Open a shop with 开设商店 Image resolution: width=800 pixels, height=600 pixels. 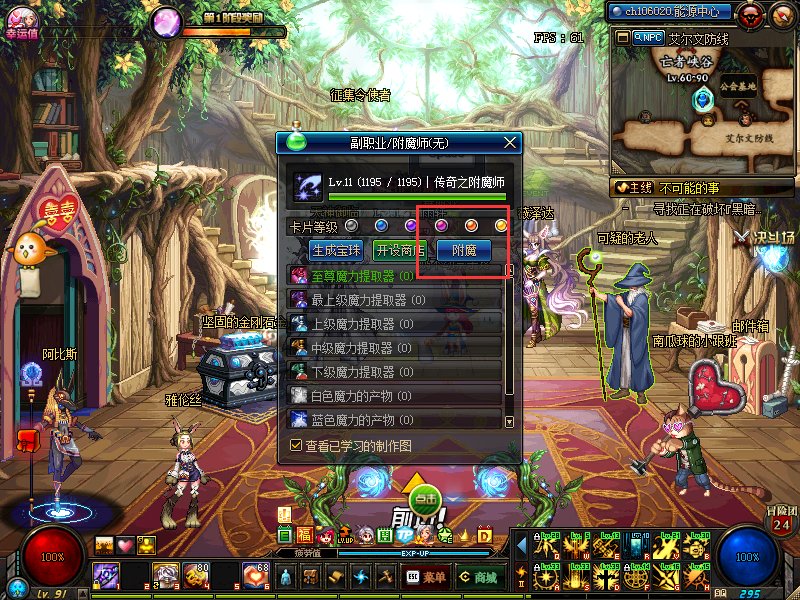point(399,250)
